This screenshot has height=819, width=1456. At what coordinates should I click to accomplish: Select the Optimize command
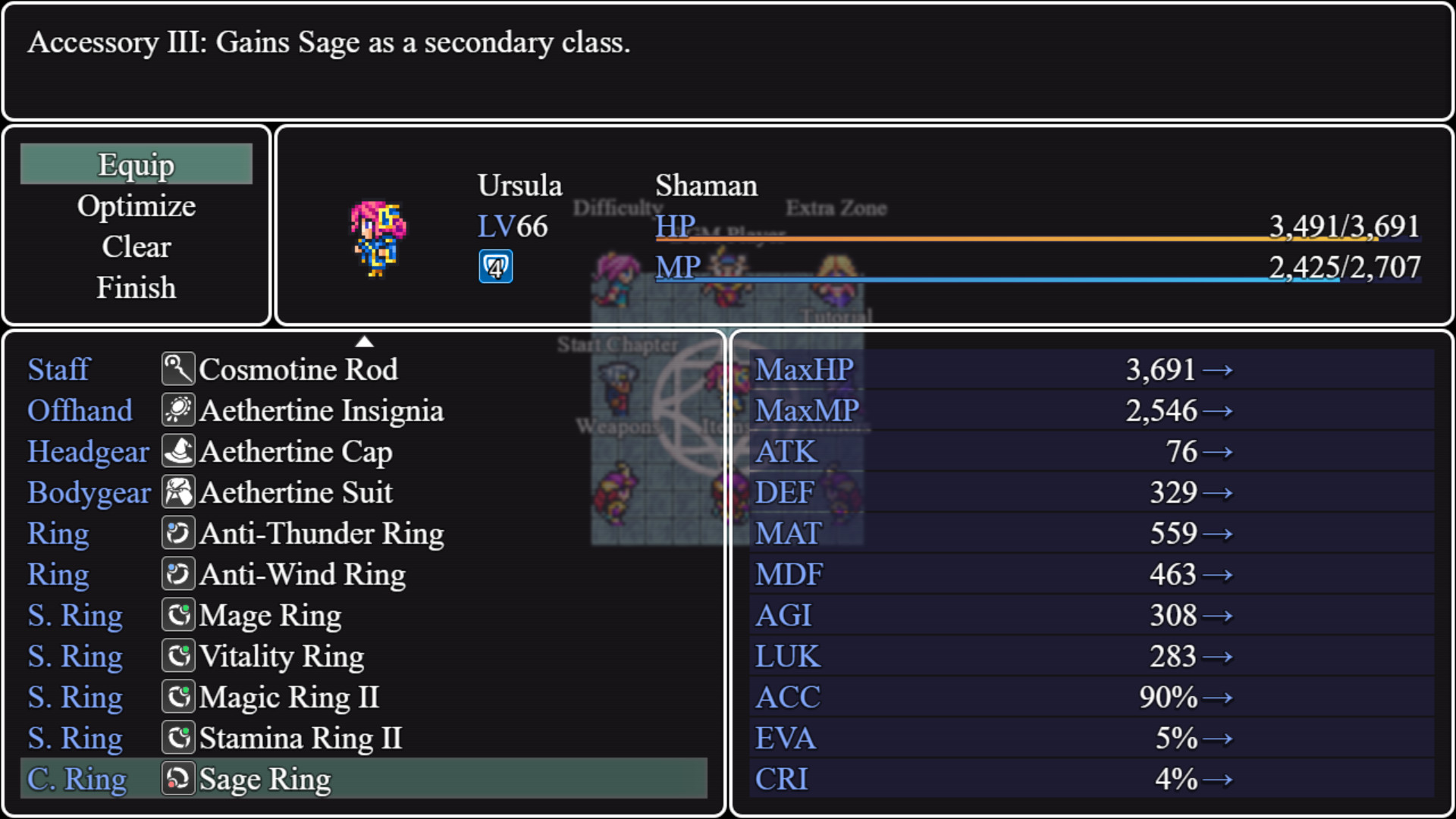(136, 206)
